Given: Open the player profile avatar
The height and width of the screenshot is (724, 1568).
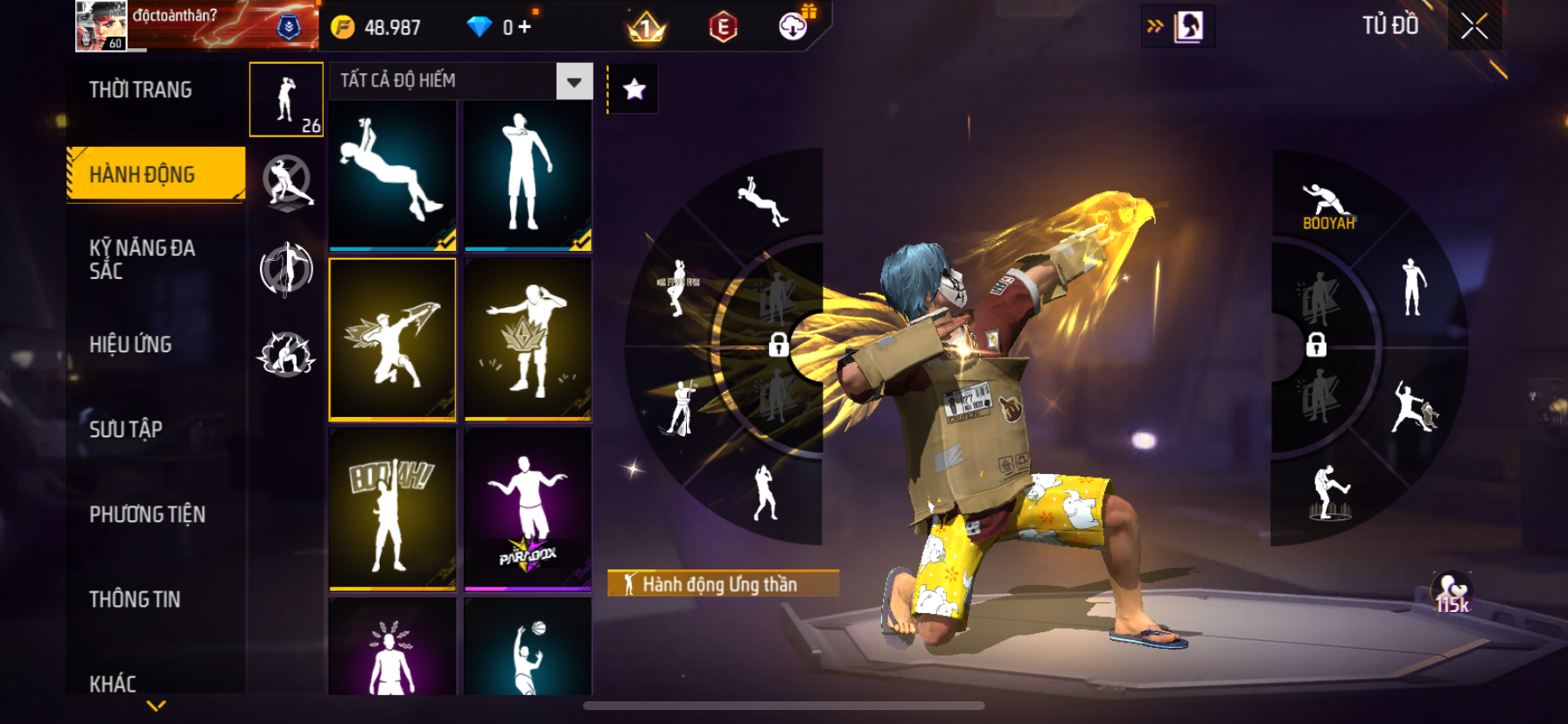Looking at the screenshot, I should (101, 26).
